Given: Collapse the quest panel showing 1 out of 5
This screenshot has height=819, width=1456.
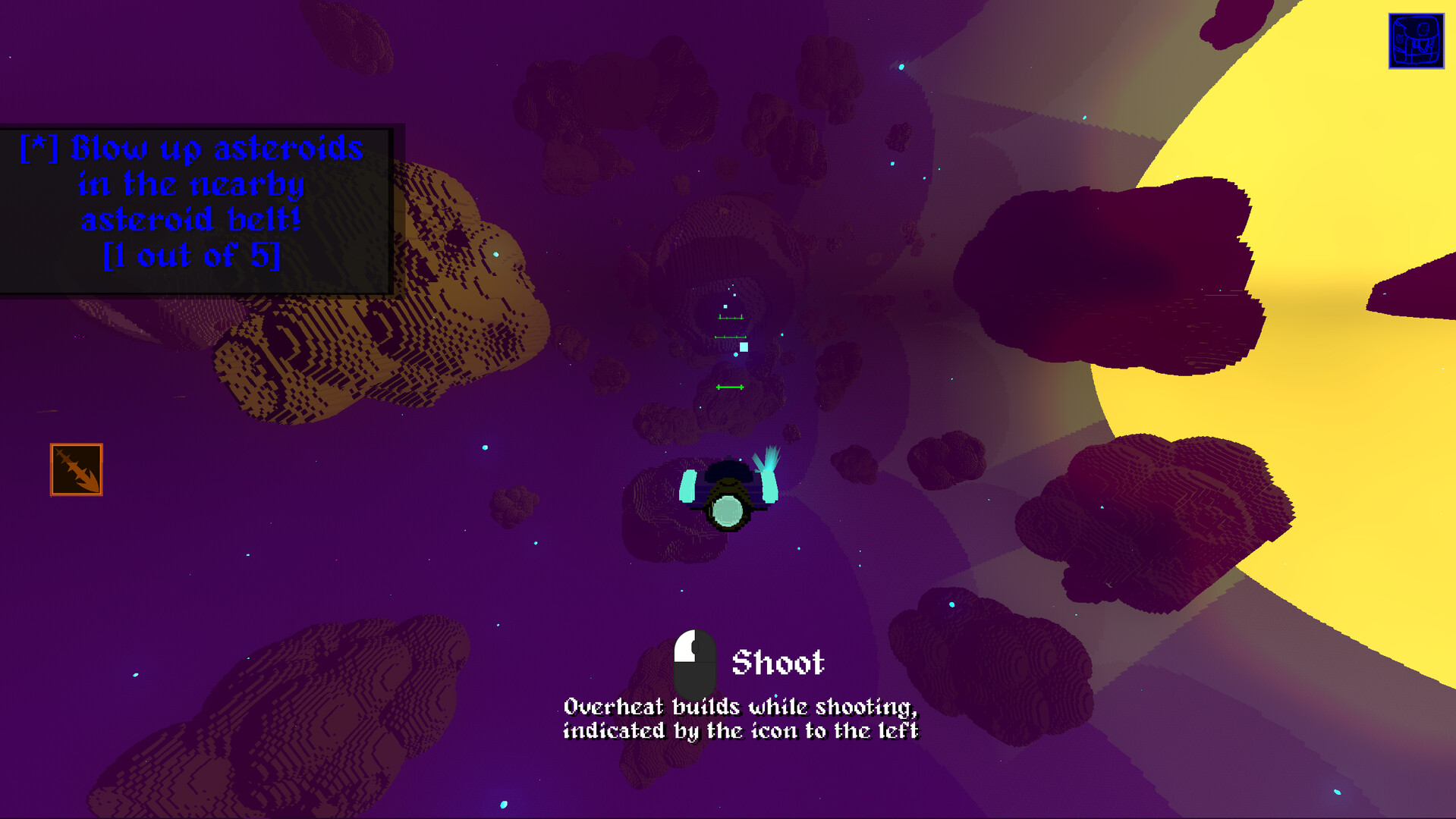Looking at the screenshot, I should point(195,254).
